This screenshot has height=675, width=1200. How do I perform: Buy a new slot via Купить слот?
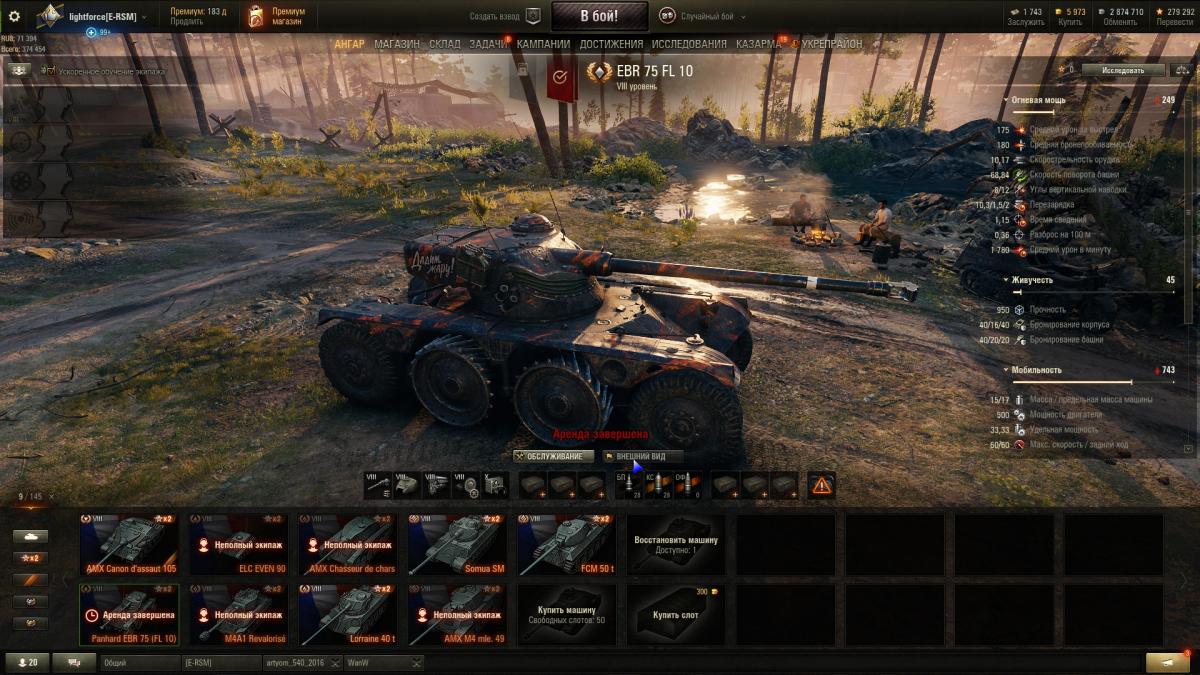(x=676, y=615)
